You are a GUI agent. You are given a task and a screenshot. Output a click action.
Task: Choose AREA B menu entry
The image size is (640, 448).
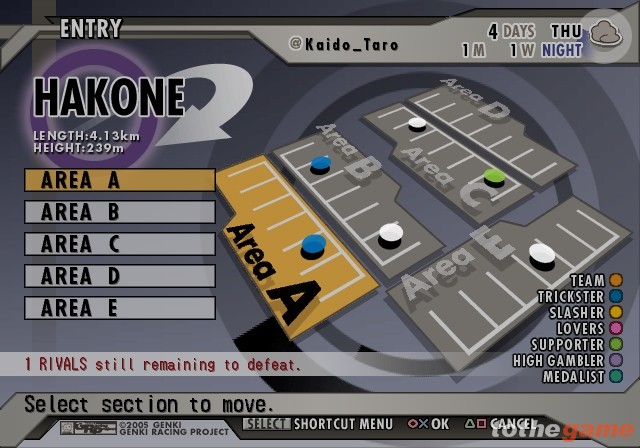[x=119, y=212]
